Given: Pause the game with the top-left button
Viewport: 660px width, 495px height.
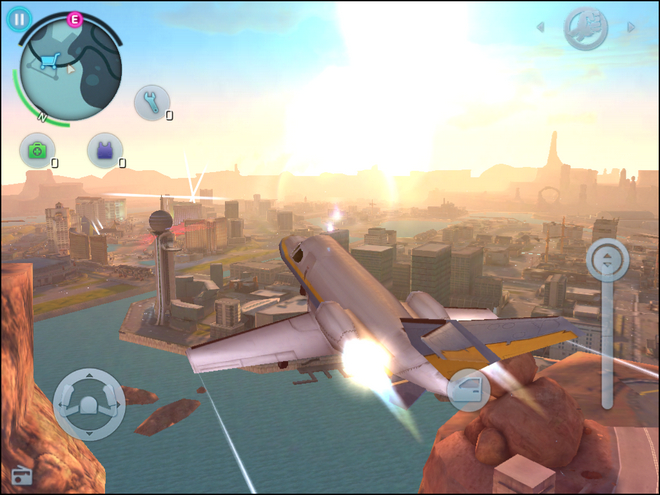Looking at the screenshot, I should tap(19, 19).
